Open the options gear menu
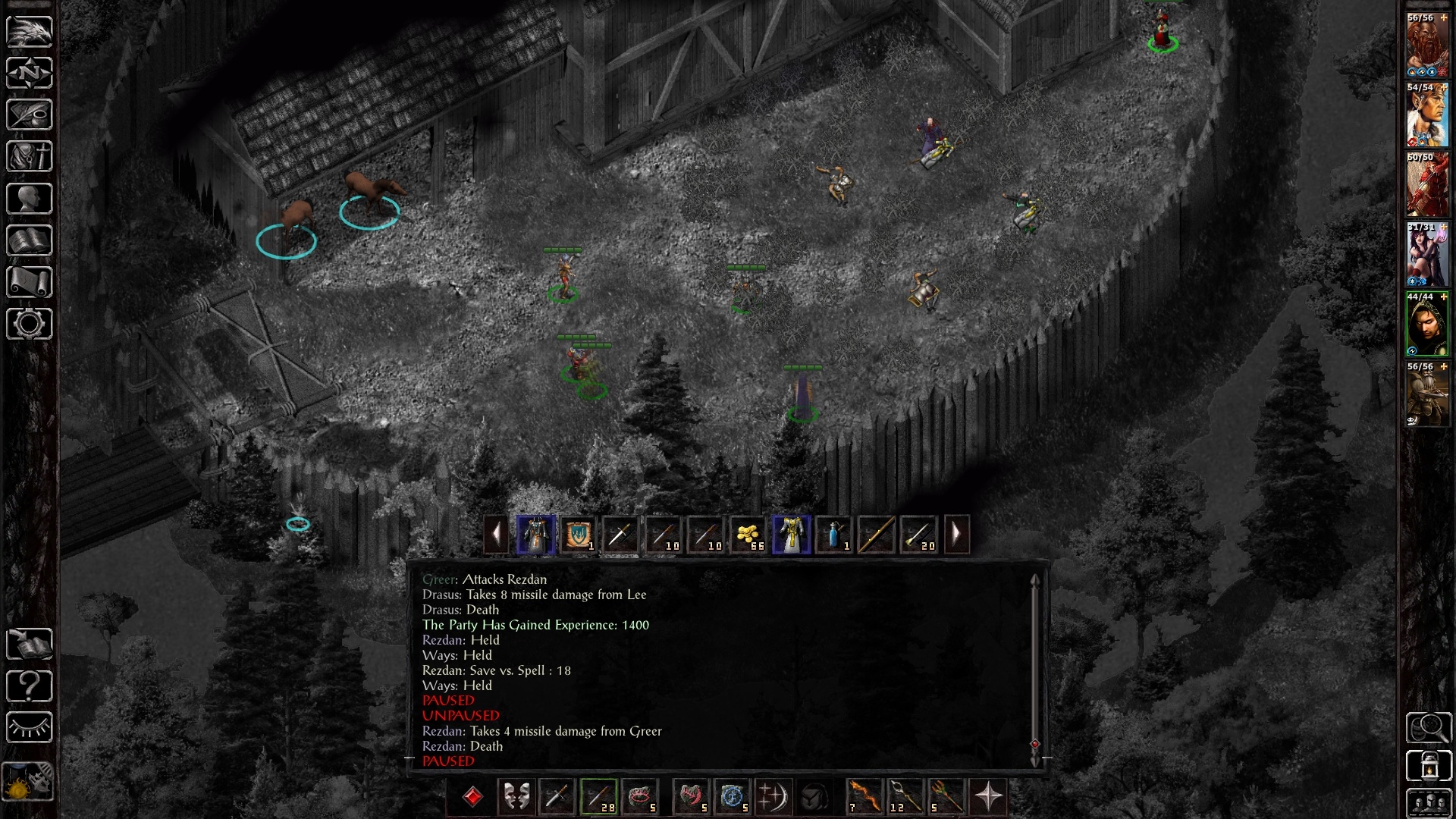 [x=30, y=324]
